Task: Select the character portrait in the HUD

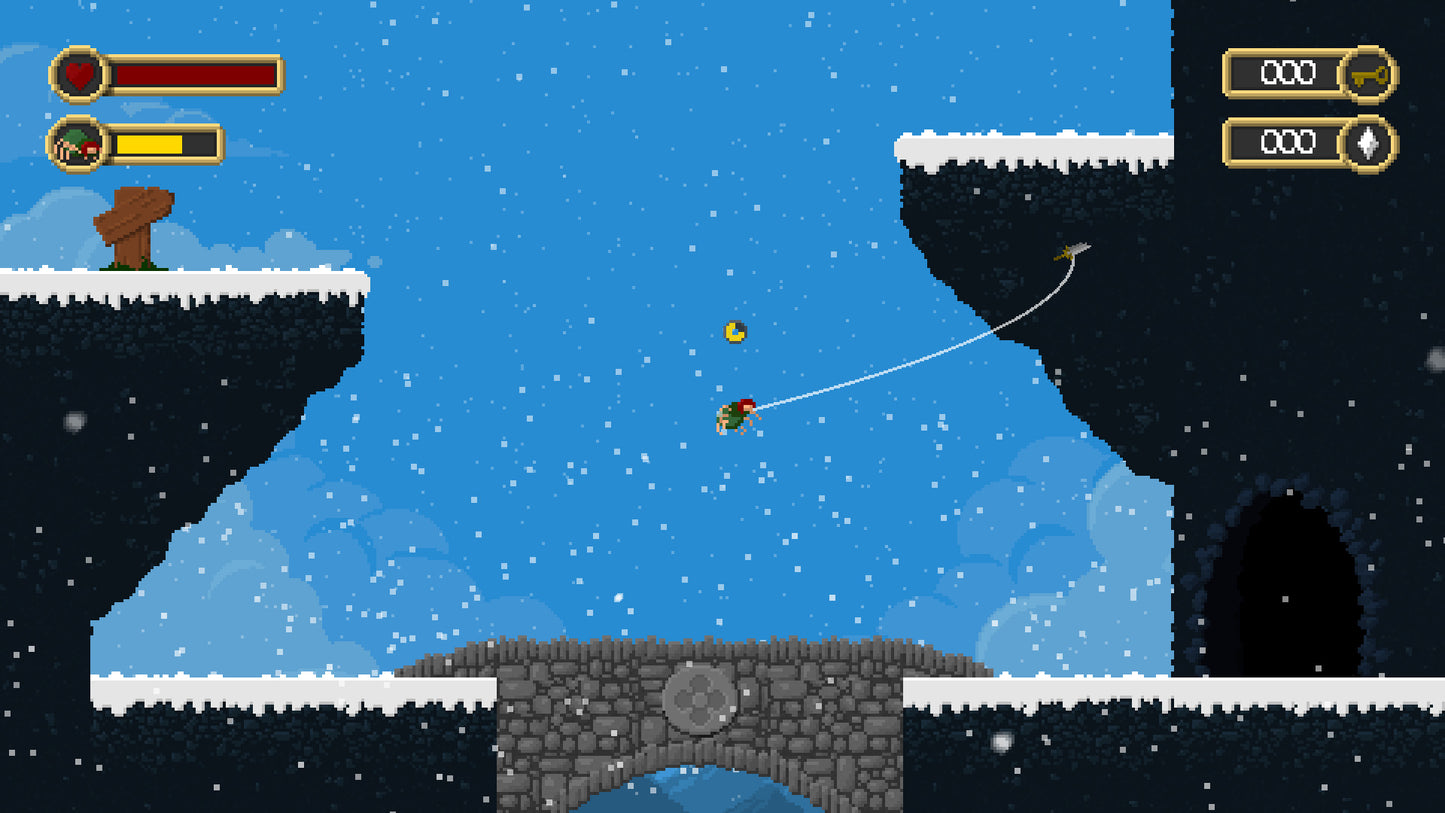Action: [76, 143]
